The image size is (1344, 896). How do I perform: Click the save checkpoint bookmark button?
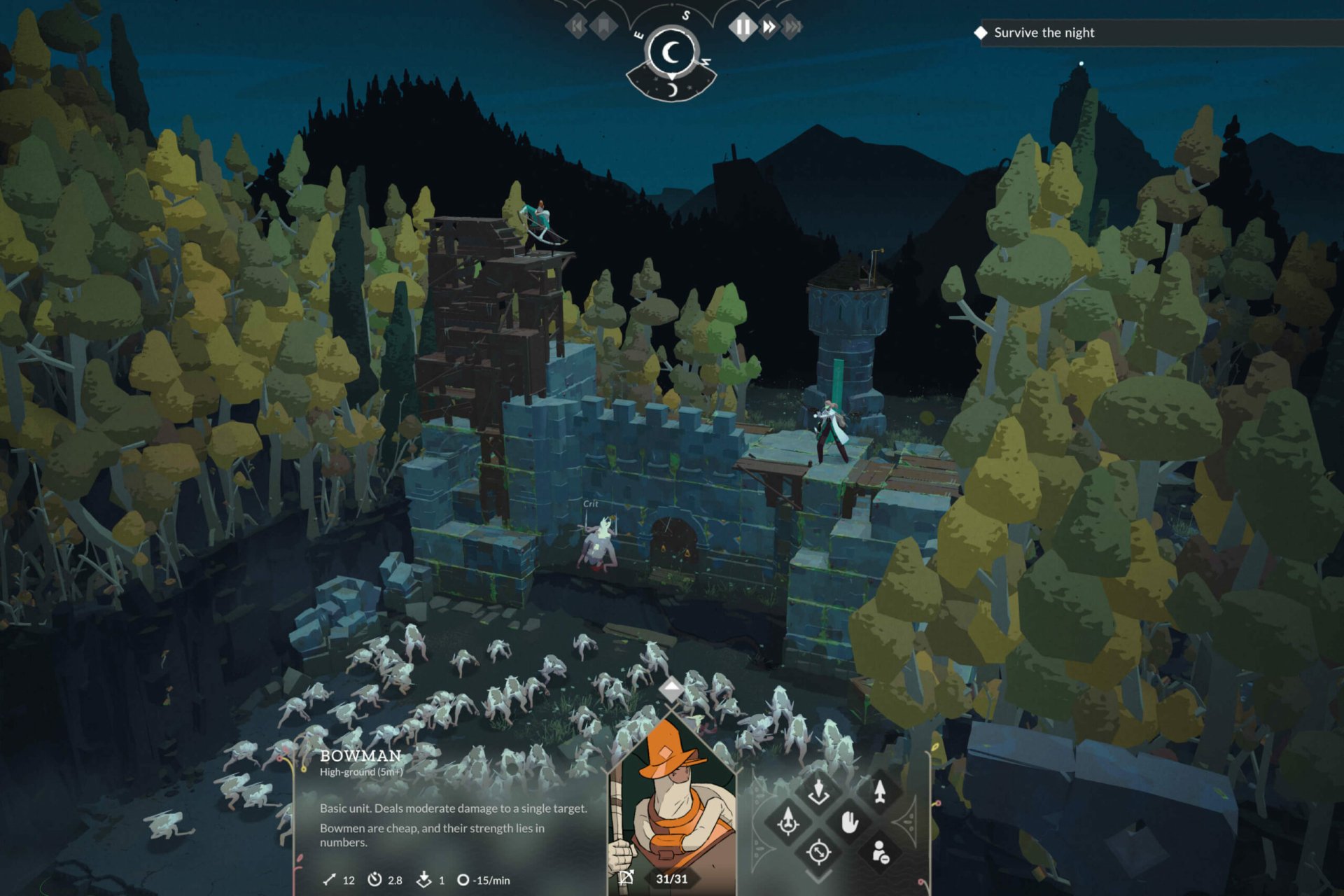(603, 27)
